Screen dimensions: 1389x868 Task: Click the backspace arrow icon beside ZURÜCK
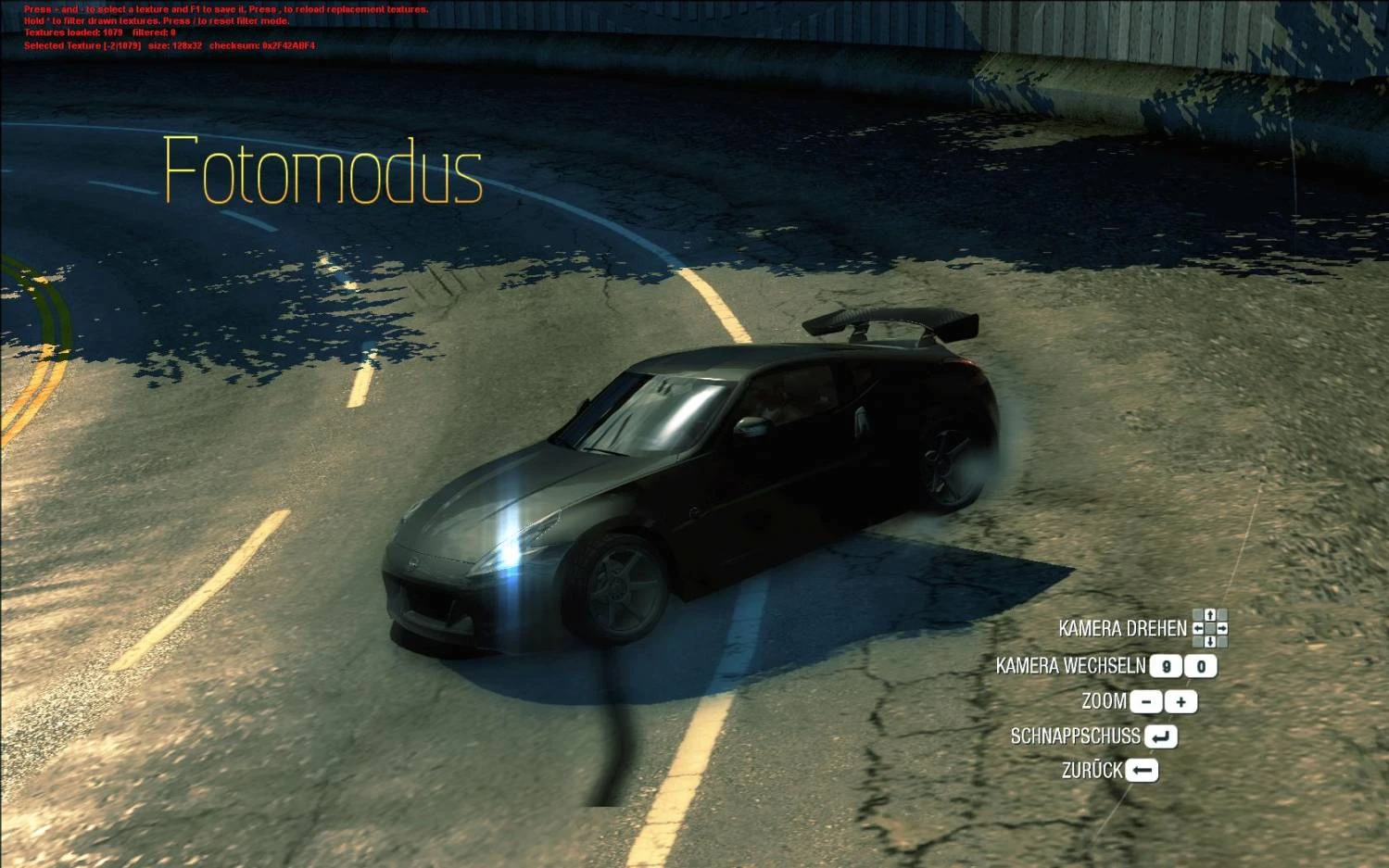1142,770
